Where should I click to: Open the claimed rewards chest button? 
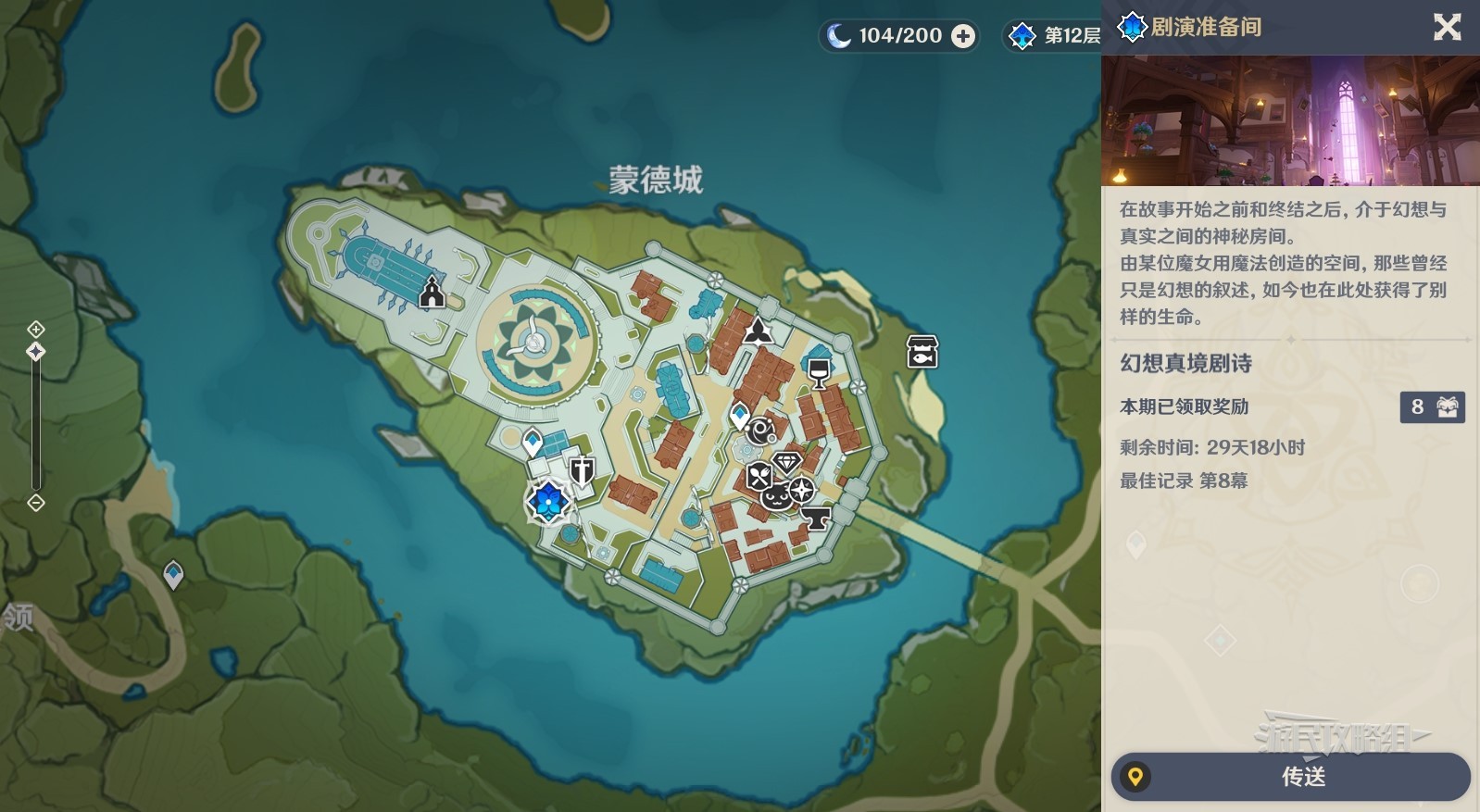pos(1432,406)
